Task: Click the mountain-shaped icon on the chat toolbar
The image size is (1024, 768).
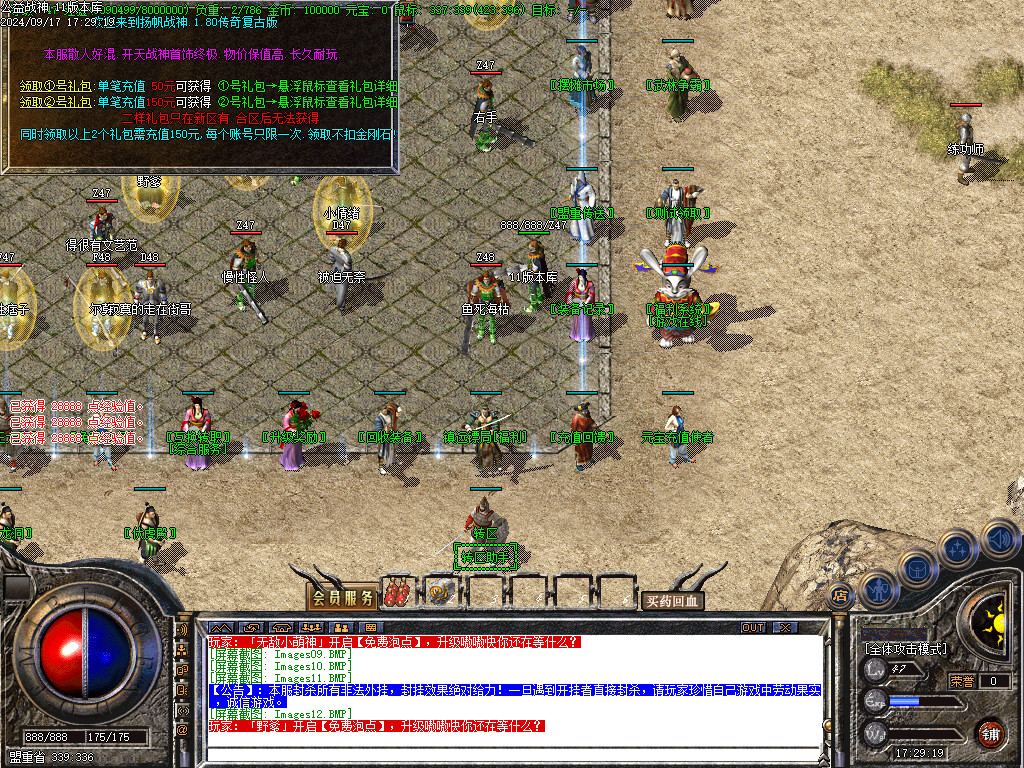Action: pyautogui.click(x=220, y=628)
